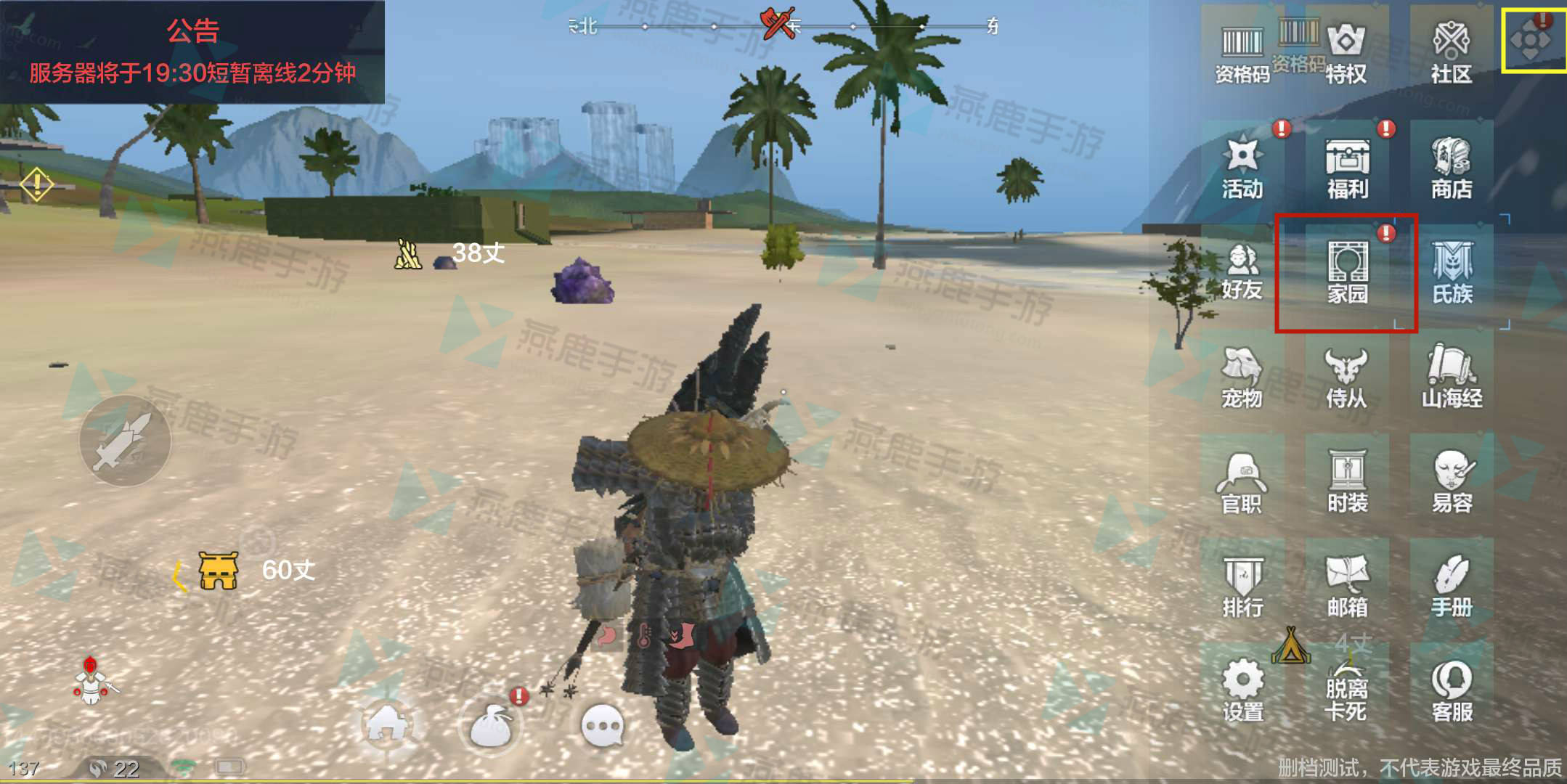The width and height of the screenshot is (1567, 784).
Task: Open the 排行 (Rankings) board
Action: click(x=1242, y=586)
